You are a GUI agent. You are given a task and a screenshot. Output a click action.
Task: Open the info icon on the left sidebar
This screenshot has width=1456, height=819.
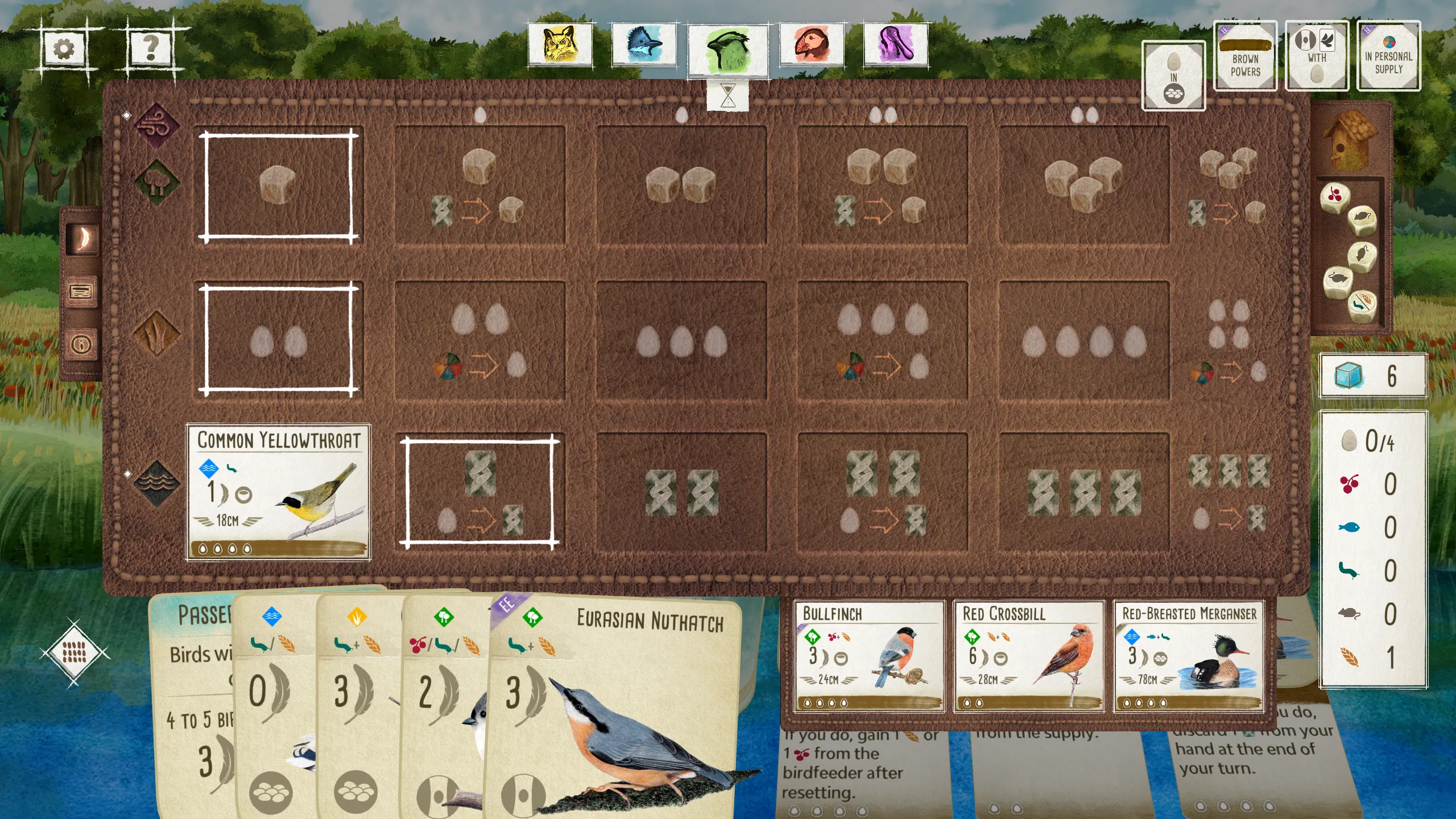point(81,341)
